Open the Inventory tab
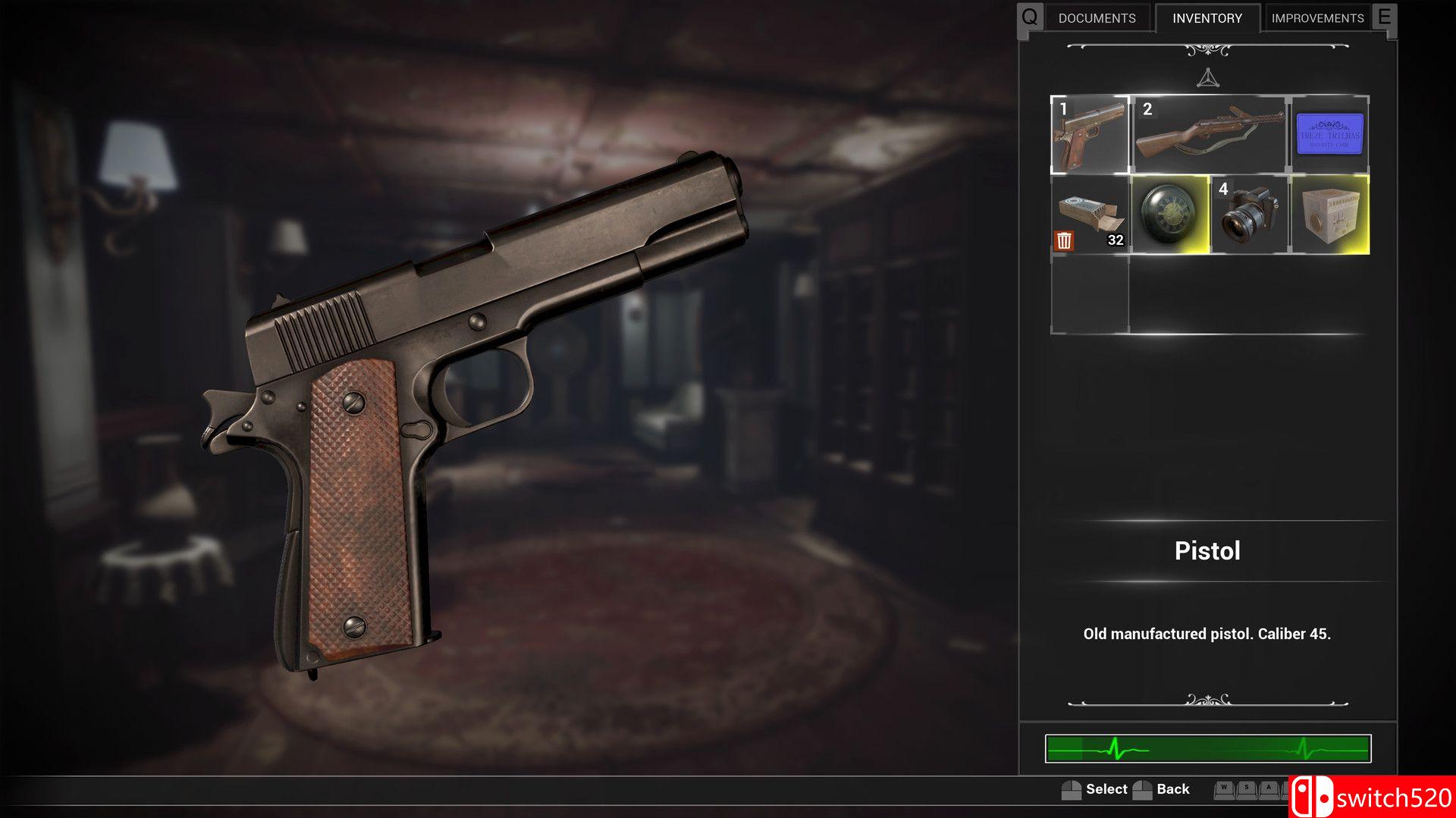Image resolution: width=1456 pixels, height=818 pixels. click(x=1207, y=18)
